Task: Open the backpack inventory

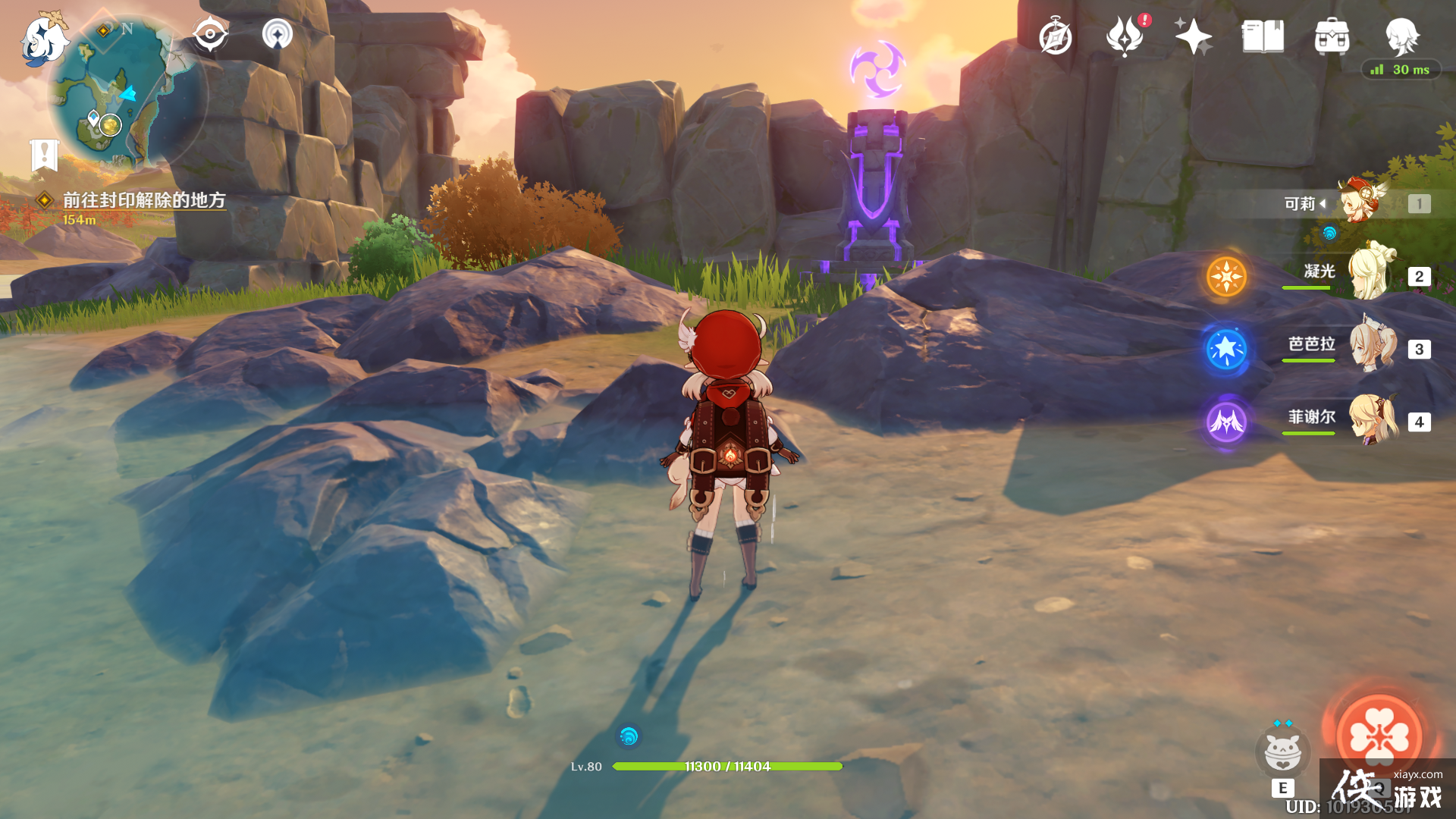Action: [1332, 36]
